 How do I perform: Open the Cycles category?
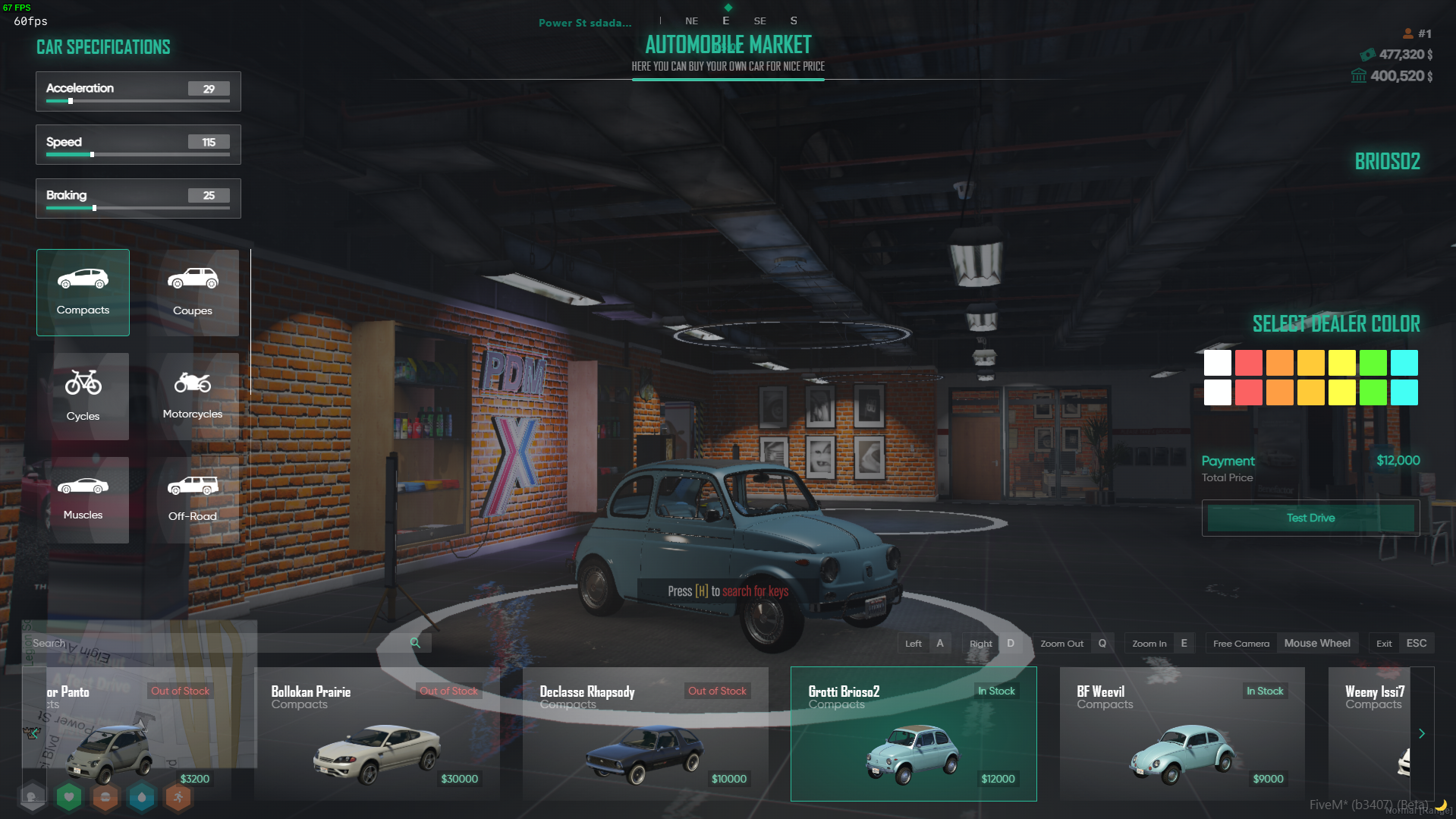[83, 396]
